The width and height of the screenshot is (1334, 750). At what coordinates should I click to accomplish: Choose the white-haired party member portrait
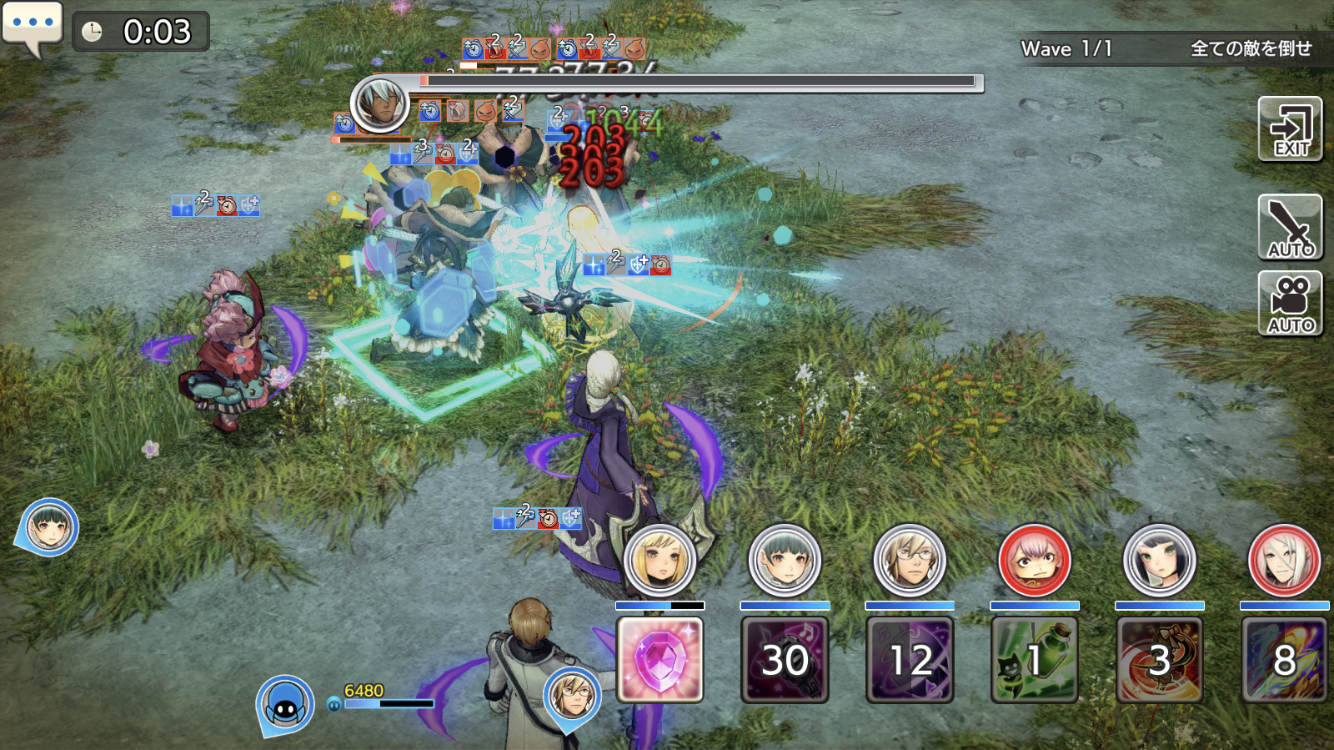tap(1285, 561)
